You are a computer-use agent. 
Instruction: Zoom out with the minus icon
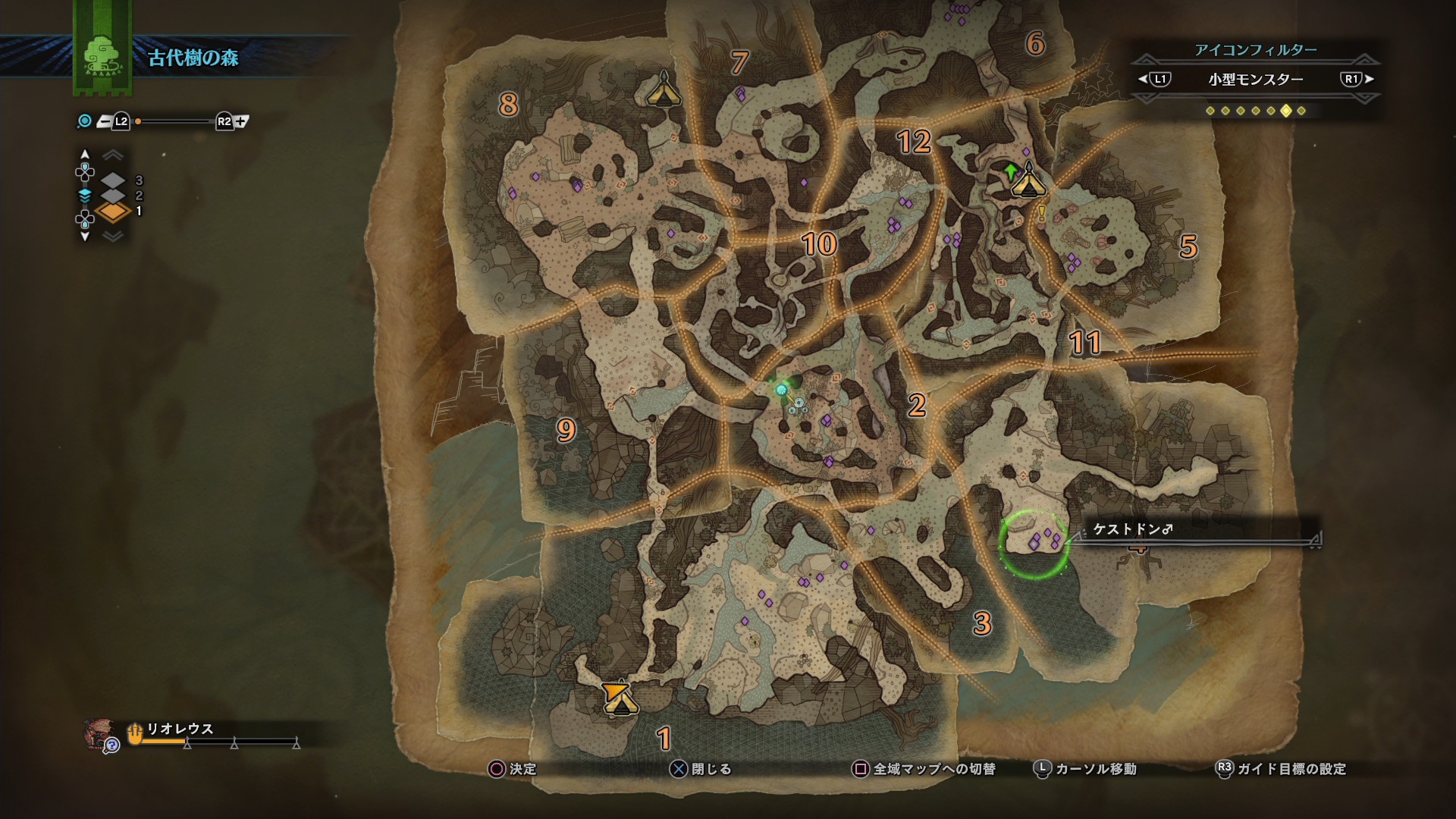104,121
